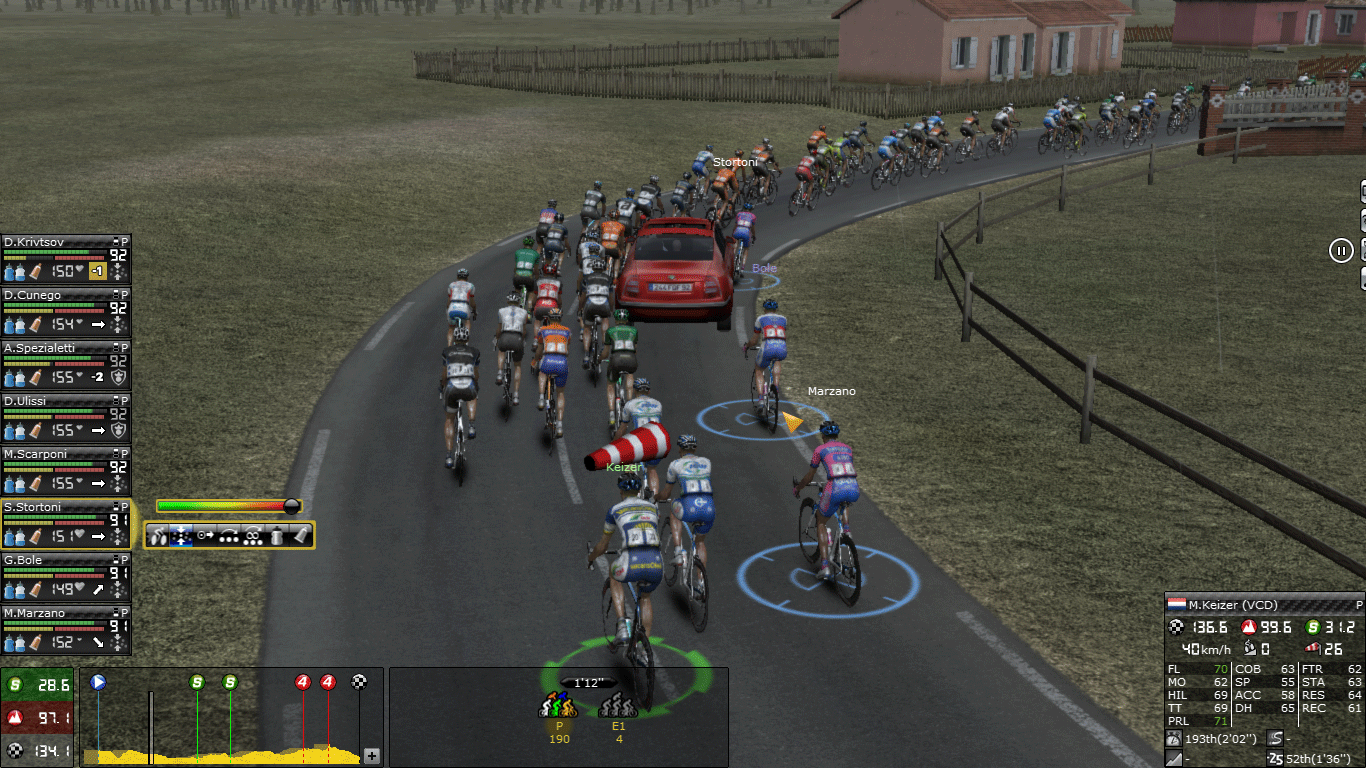
Task: Click the effort slider handle for Stortoni
Action: coord(291,506)
